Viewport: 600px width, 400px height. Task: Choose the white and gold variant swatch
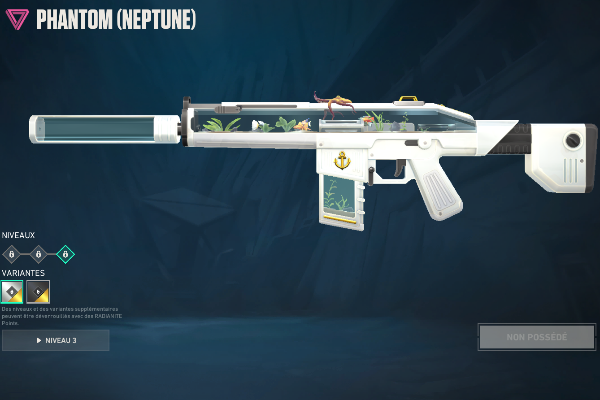coord(12,292)
